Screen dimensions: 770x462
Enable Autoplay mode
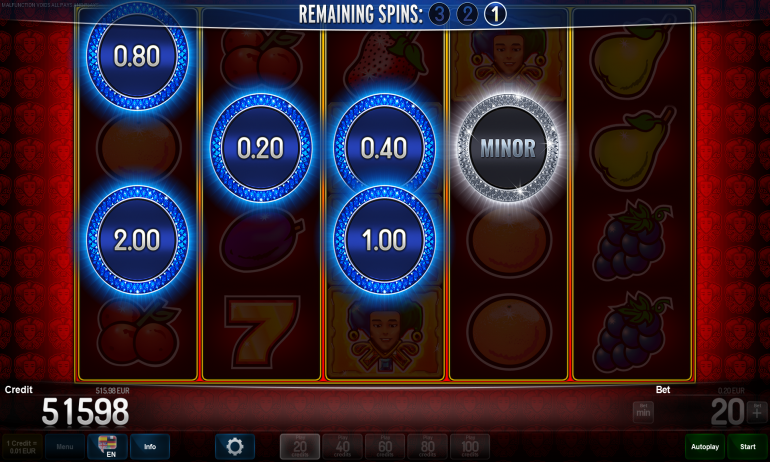tap(705, 446)
